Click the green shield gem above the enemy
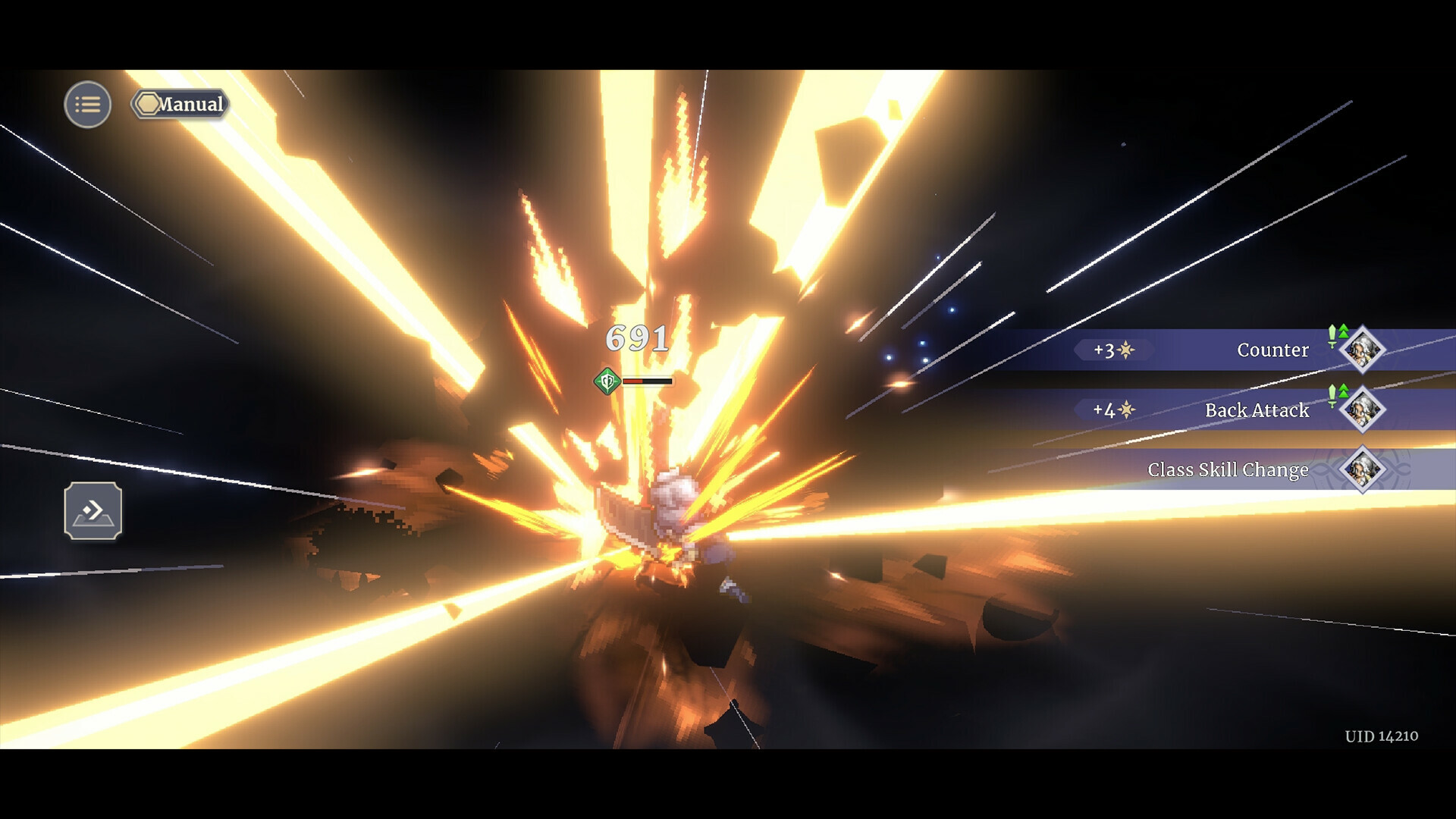The width and height of the screenshot is (1456, 819). point(606,381)
